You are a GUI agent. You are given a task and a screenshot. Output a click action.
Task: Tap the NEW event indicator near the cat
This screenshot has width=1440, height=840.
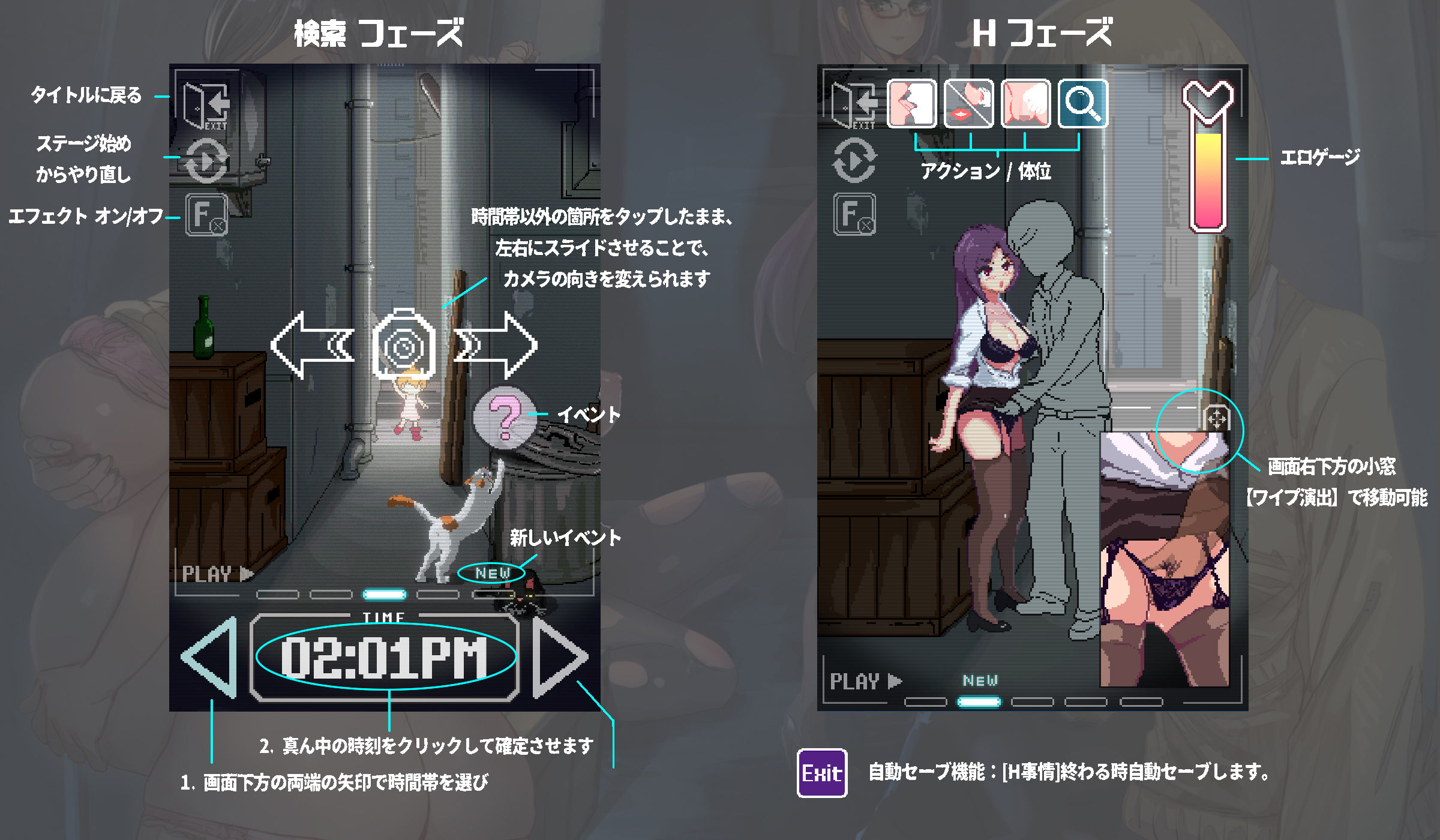pyautogui.click(x=491, y=573)
